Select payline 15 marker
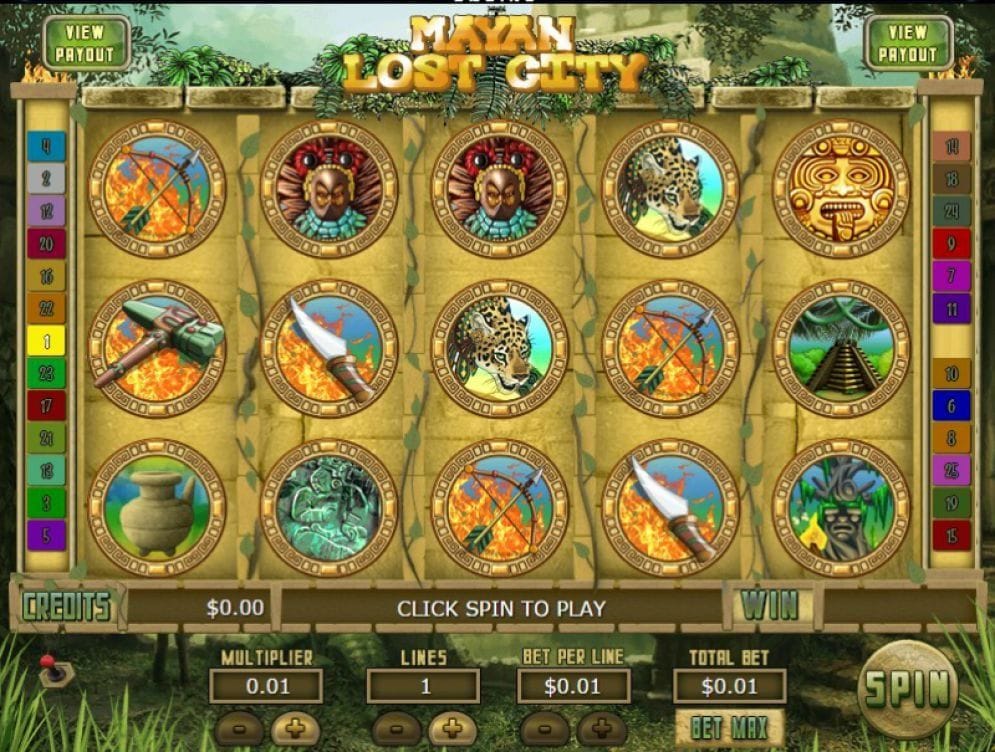 point(951,535)
